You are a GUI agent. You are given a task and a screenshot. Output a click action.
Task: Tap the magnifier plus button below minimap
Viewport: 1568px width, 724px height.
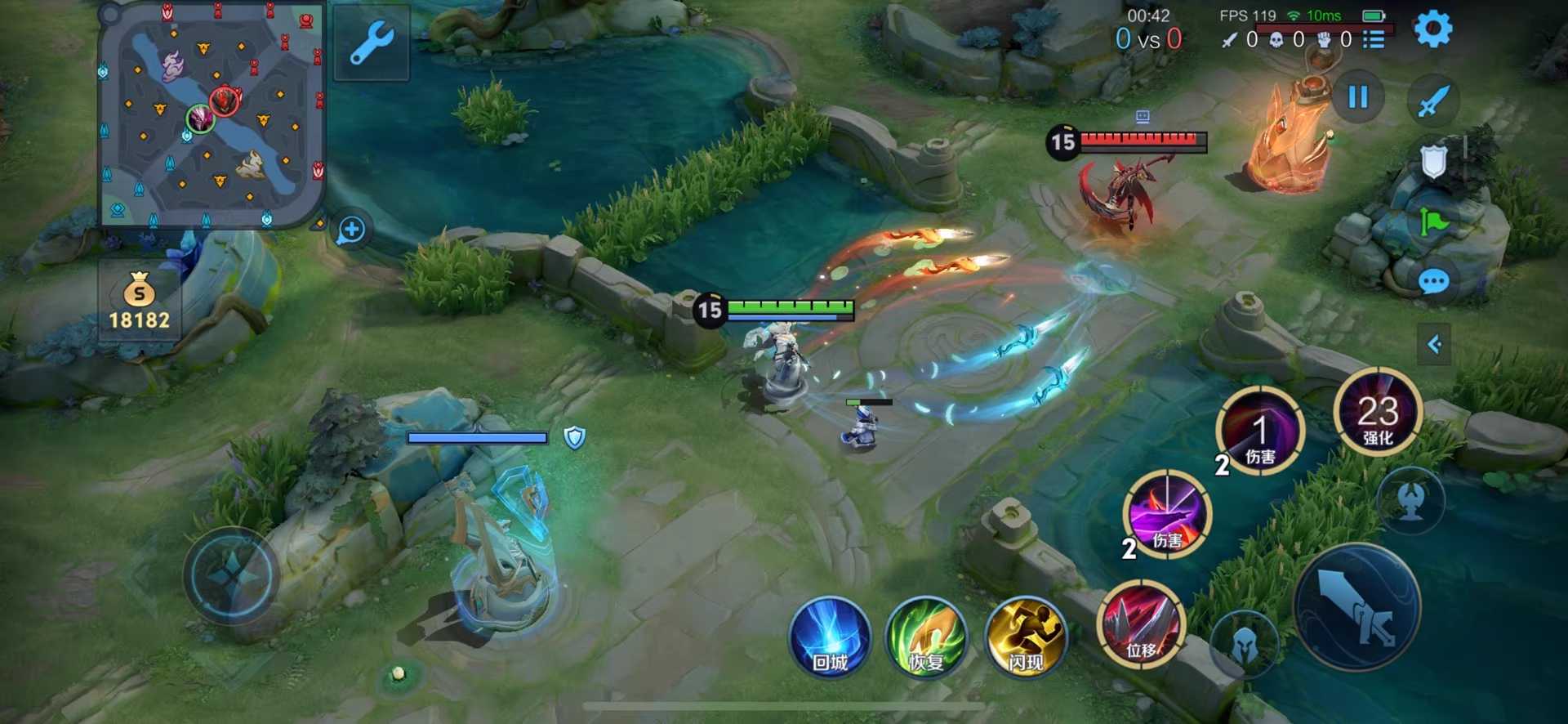click(352, 230)
